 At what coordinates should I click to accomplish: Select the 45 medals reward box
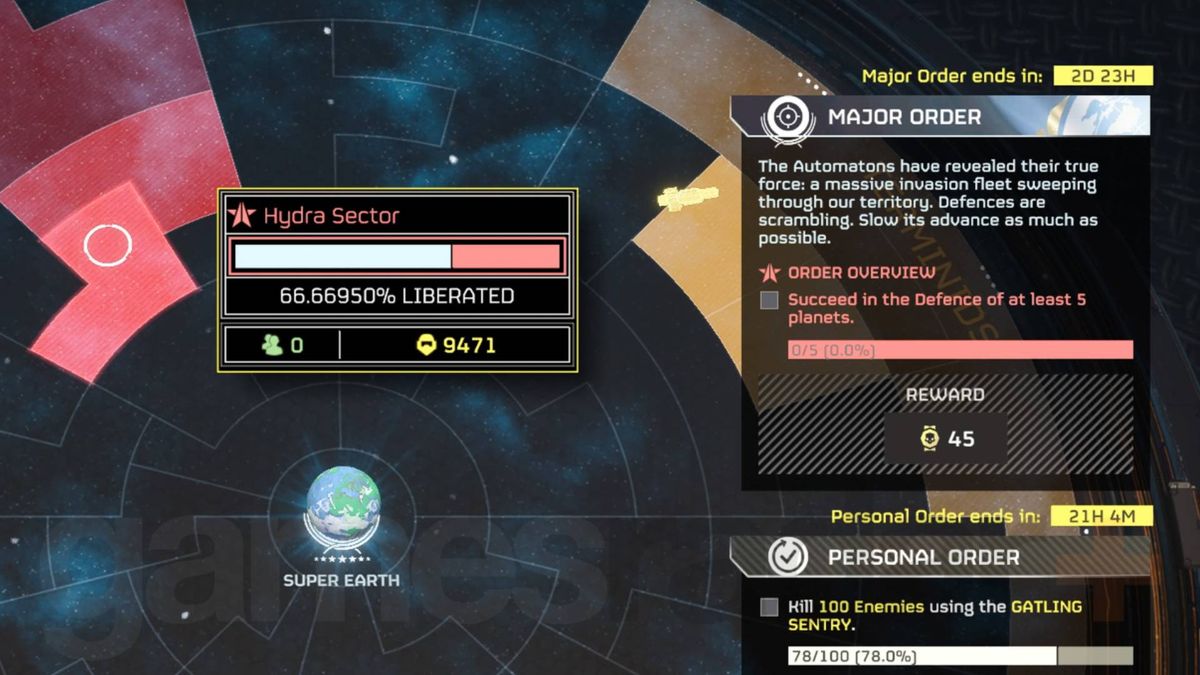[x=945, y=439]
